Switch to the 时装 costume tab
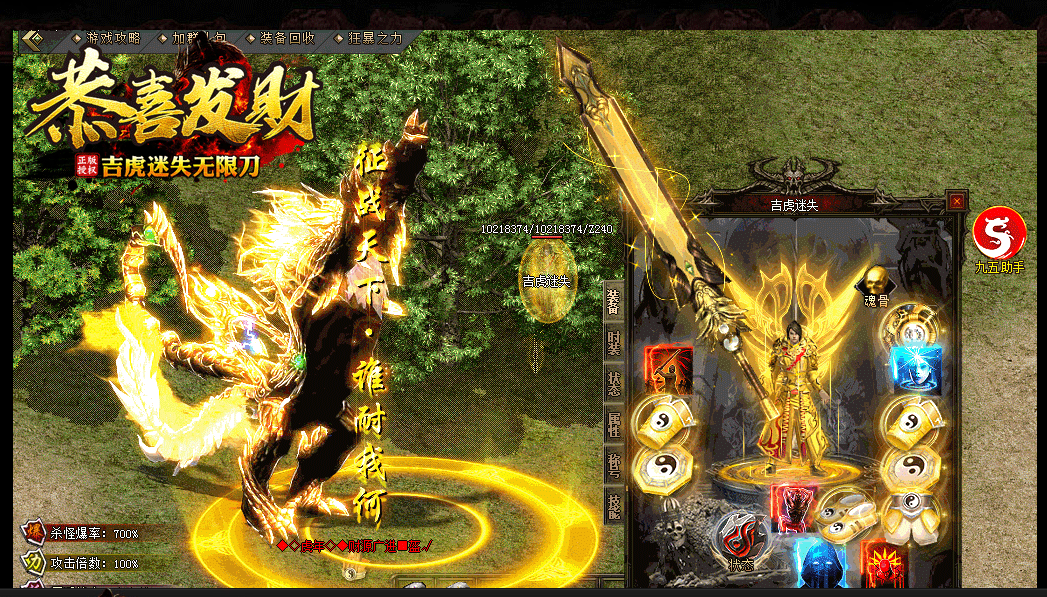 pyautogui.click(x=614, y=343)
